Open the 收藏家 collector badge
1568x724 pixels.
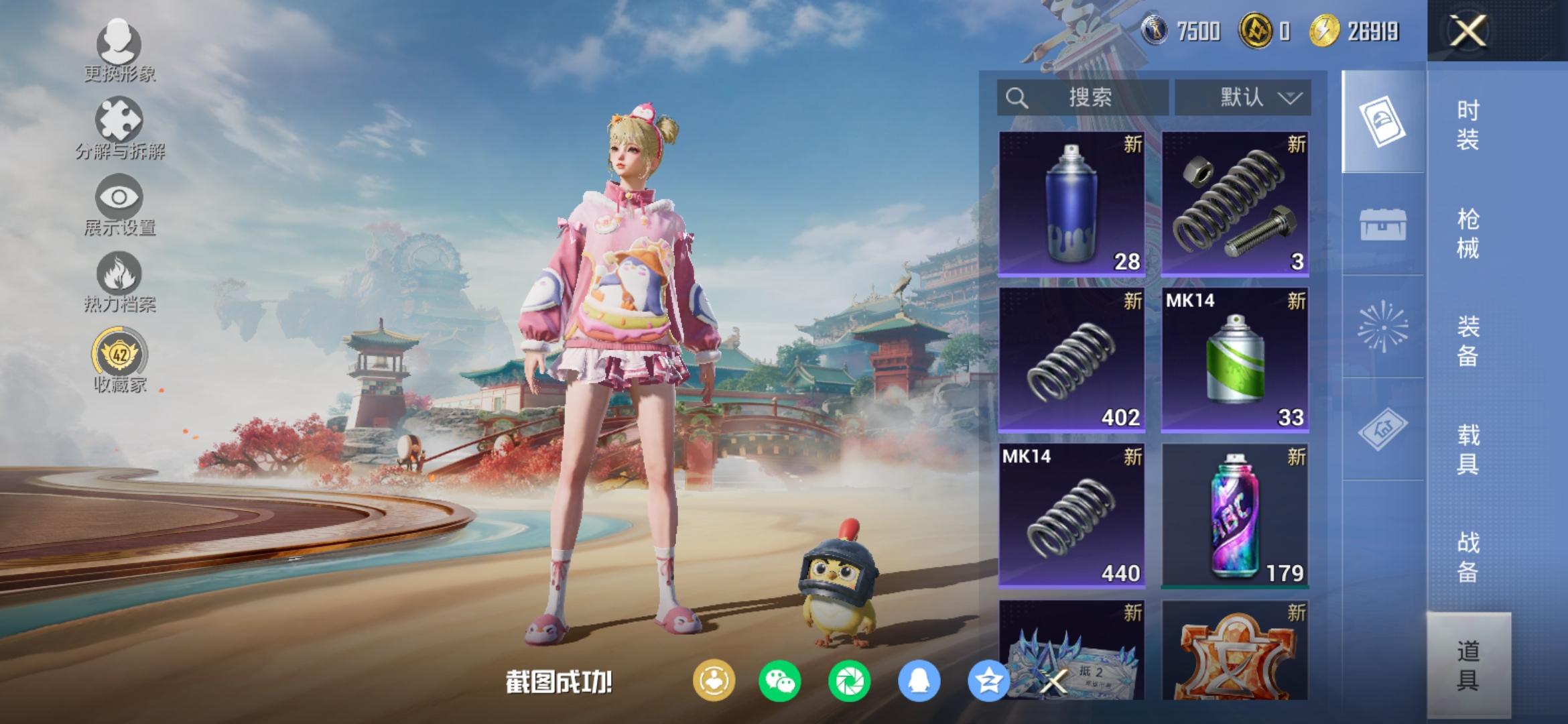pyautogui.click(x=119, y=359)
